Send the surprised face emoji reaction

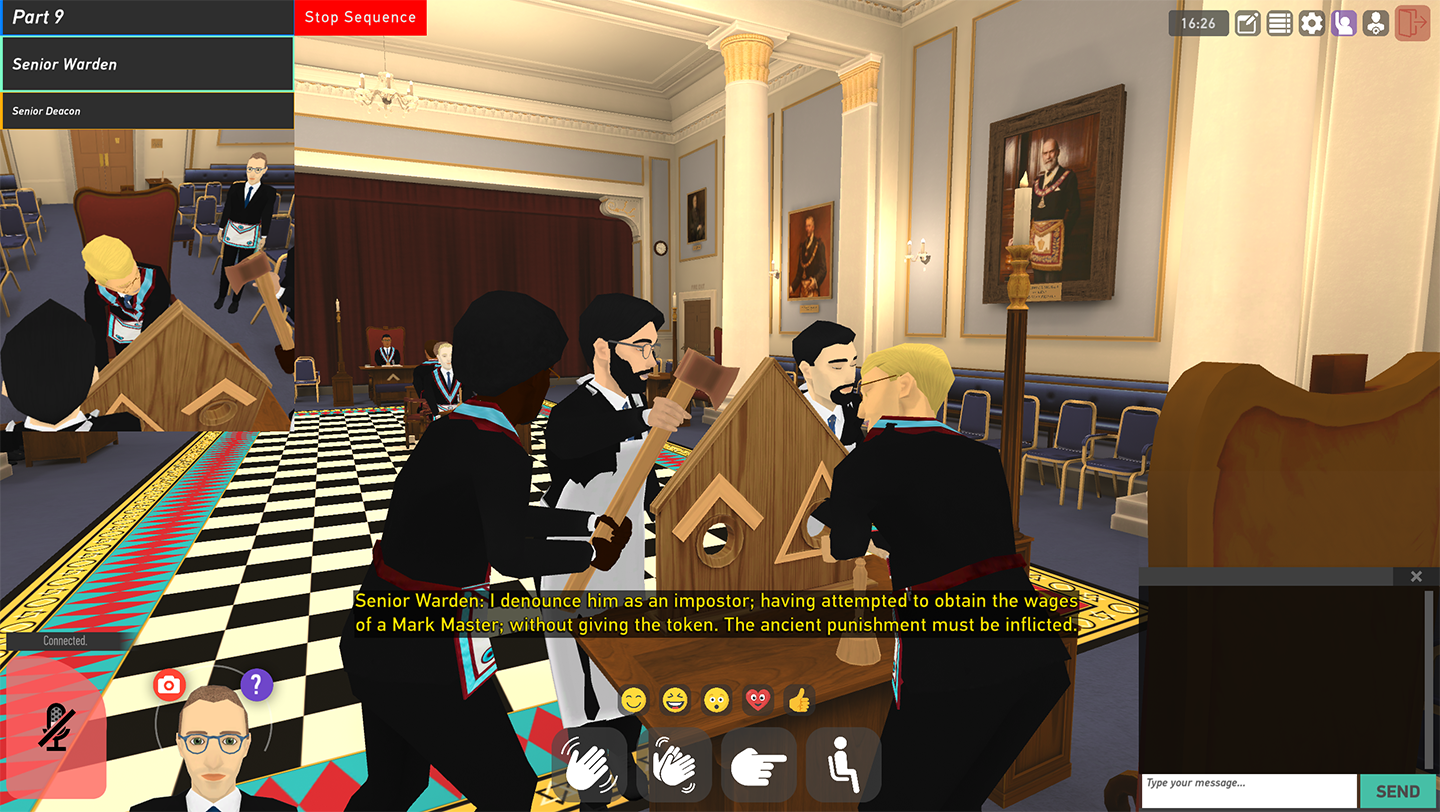(716, 700)
